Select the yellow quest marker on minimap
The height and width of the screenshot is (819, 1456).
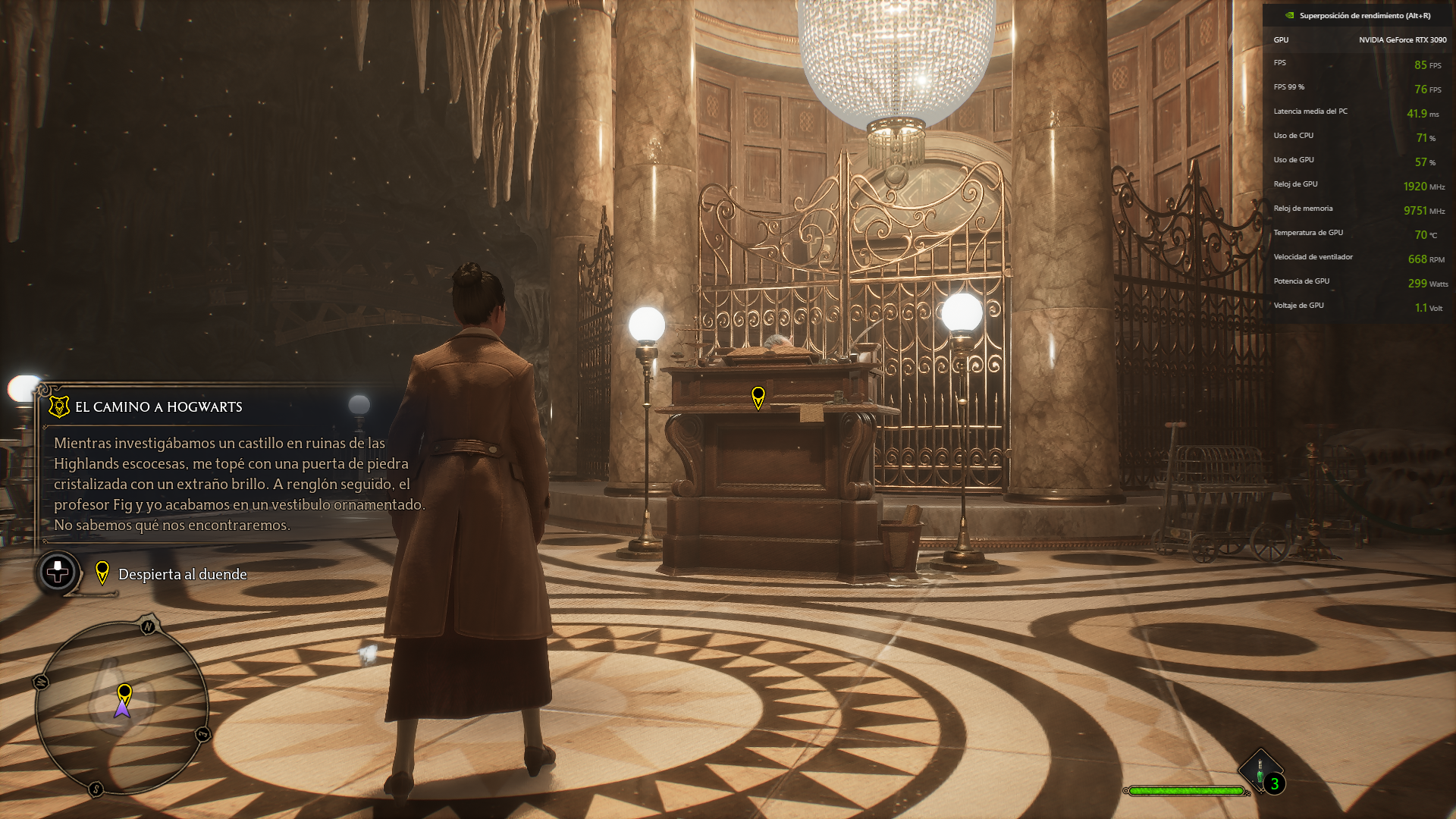pos(124,693)
